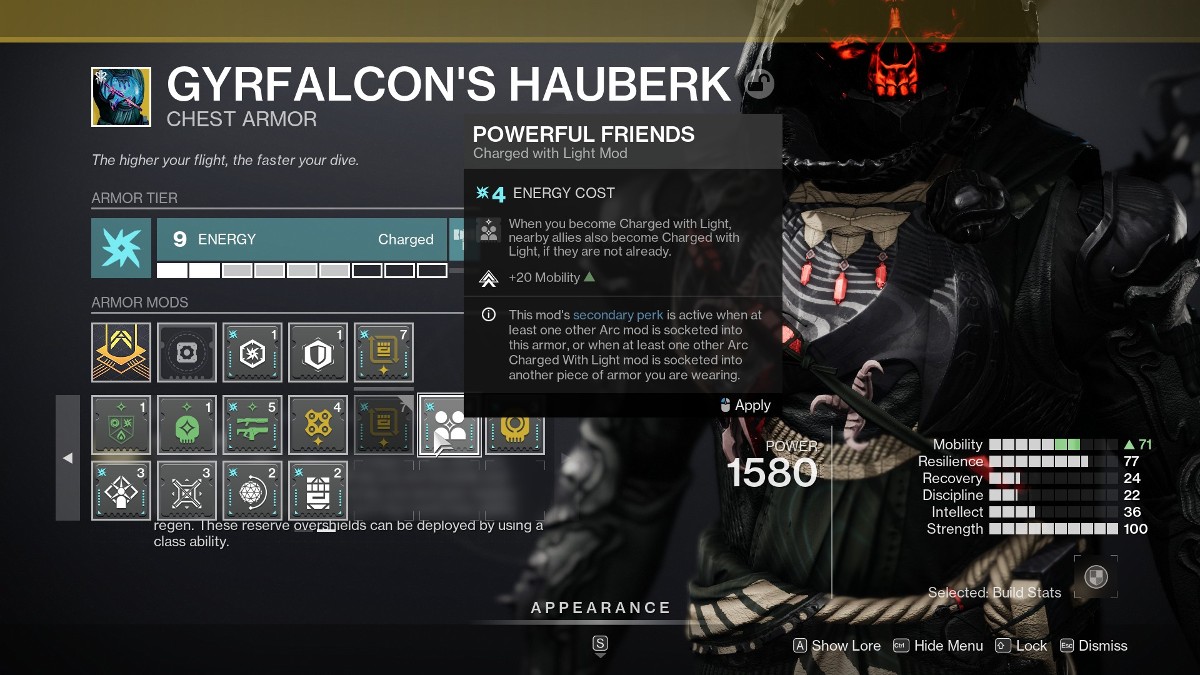Open the empty general armor mod socket

click(187, 352)
